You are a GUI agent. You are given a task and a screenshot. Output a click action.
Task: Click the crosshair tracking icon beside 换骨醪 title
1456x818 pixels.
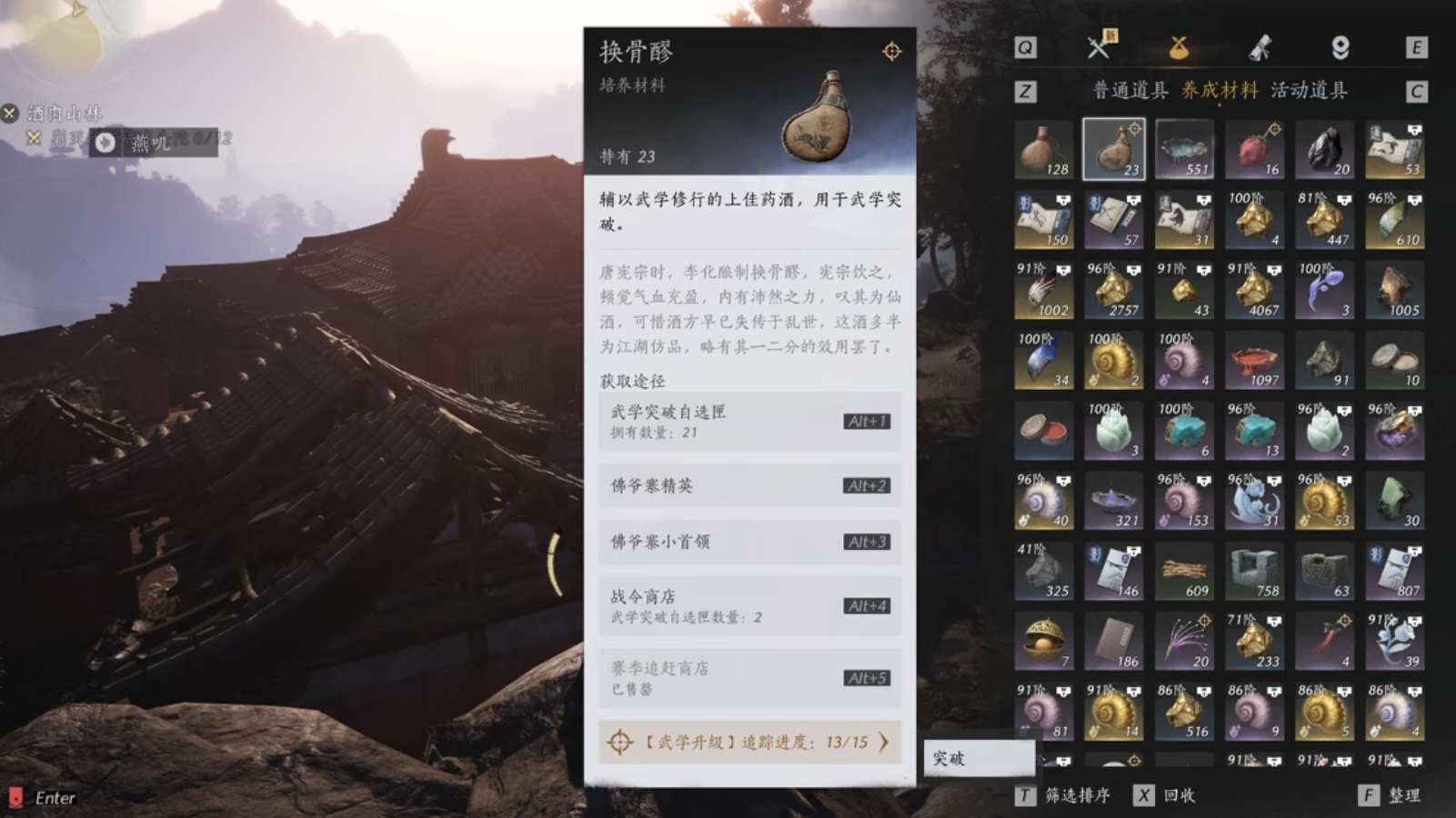coord(892,52)
